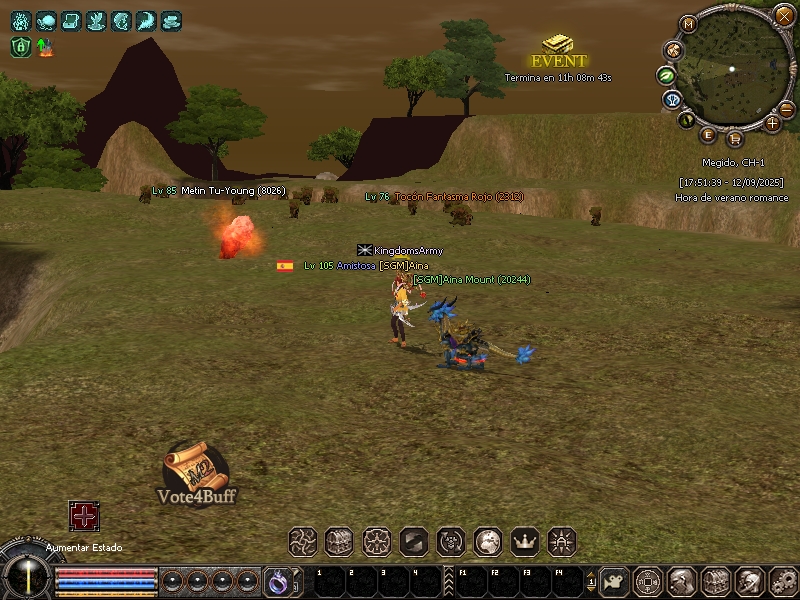Open the Vote4Buff scroll

point(196,470)
